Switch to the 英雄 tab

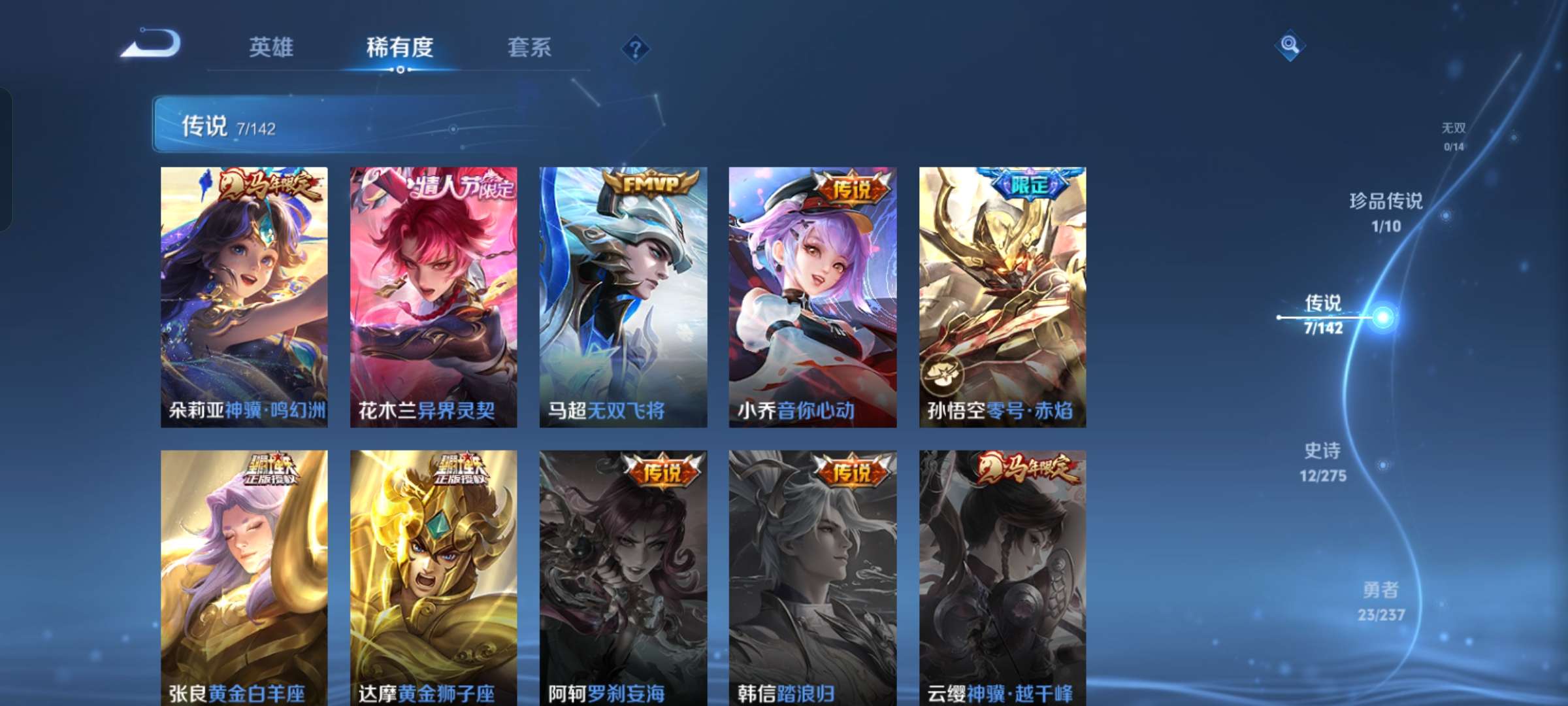[272, 47]
